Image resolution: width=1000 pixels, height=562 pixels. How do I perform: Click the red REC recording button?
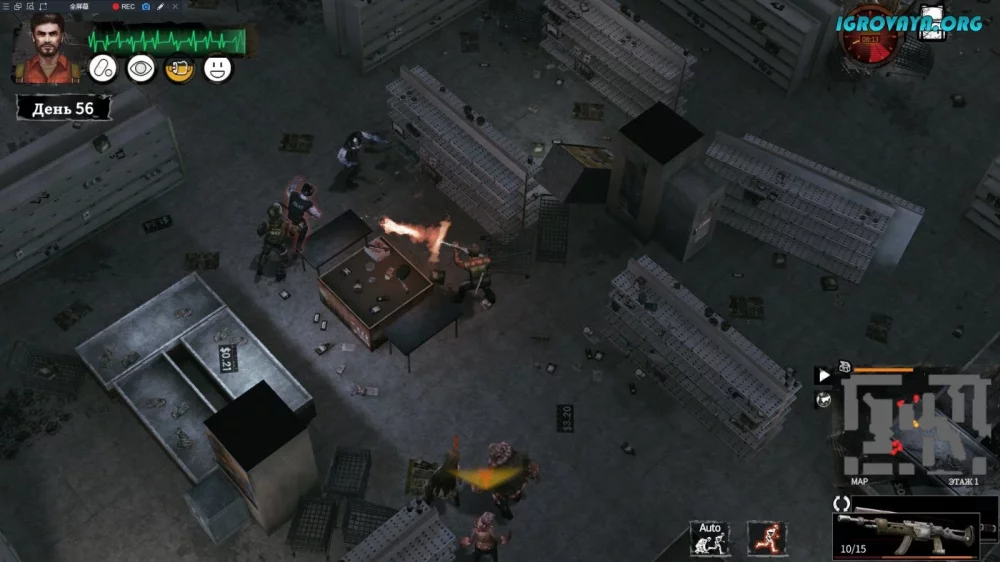(124, 6)
